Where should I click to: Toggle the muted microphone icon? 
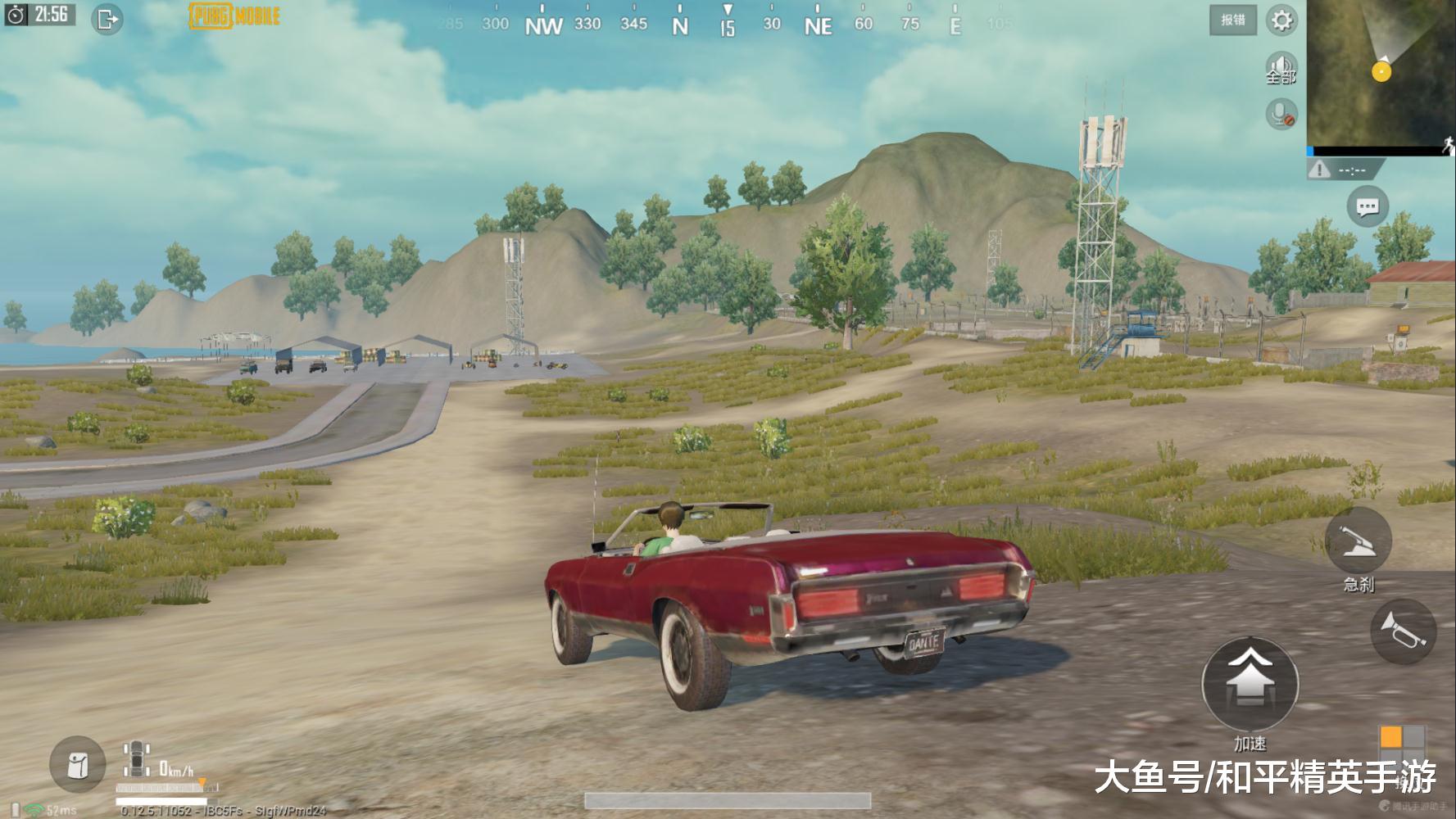1281,114
